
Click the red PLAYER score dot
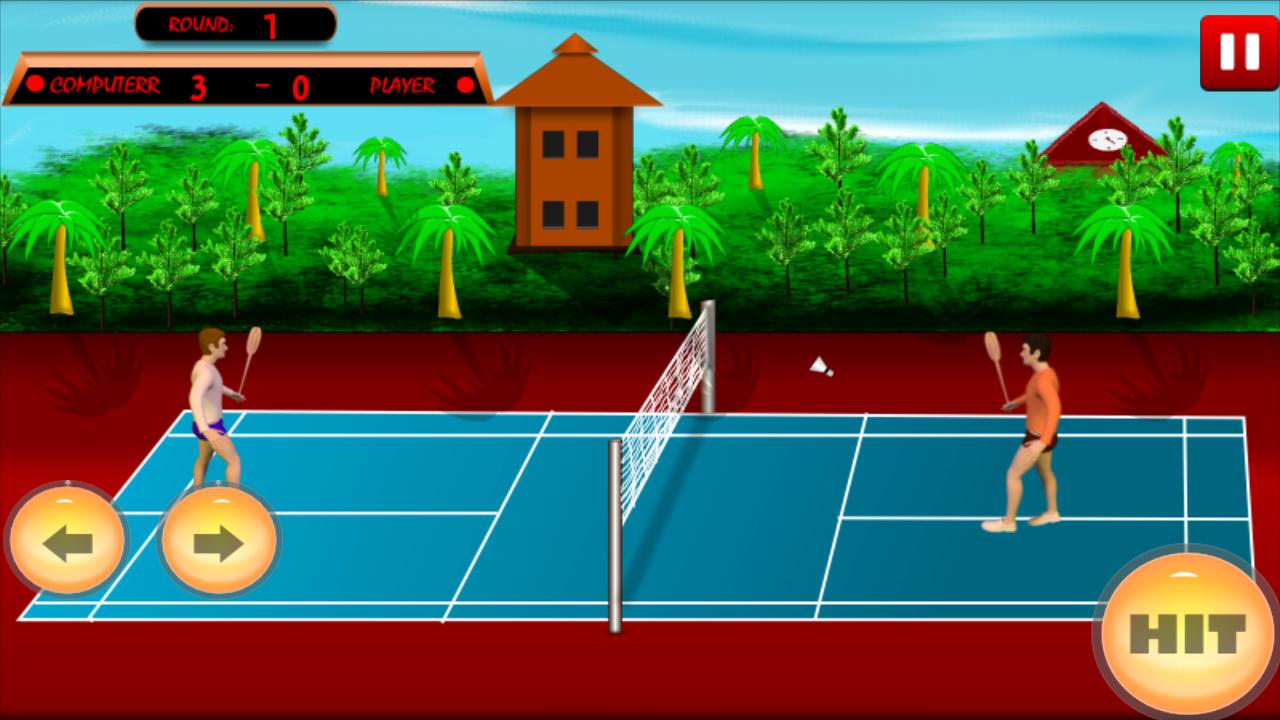click(x=463, y=84)
